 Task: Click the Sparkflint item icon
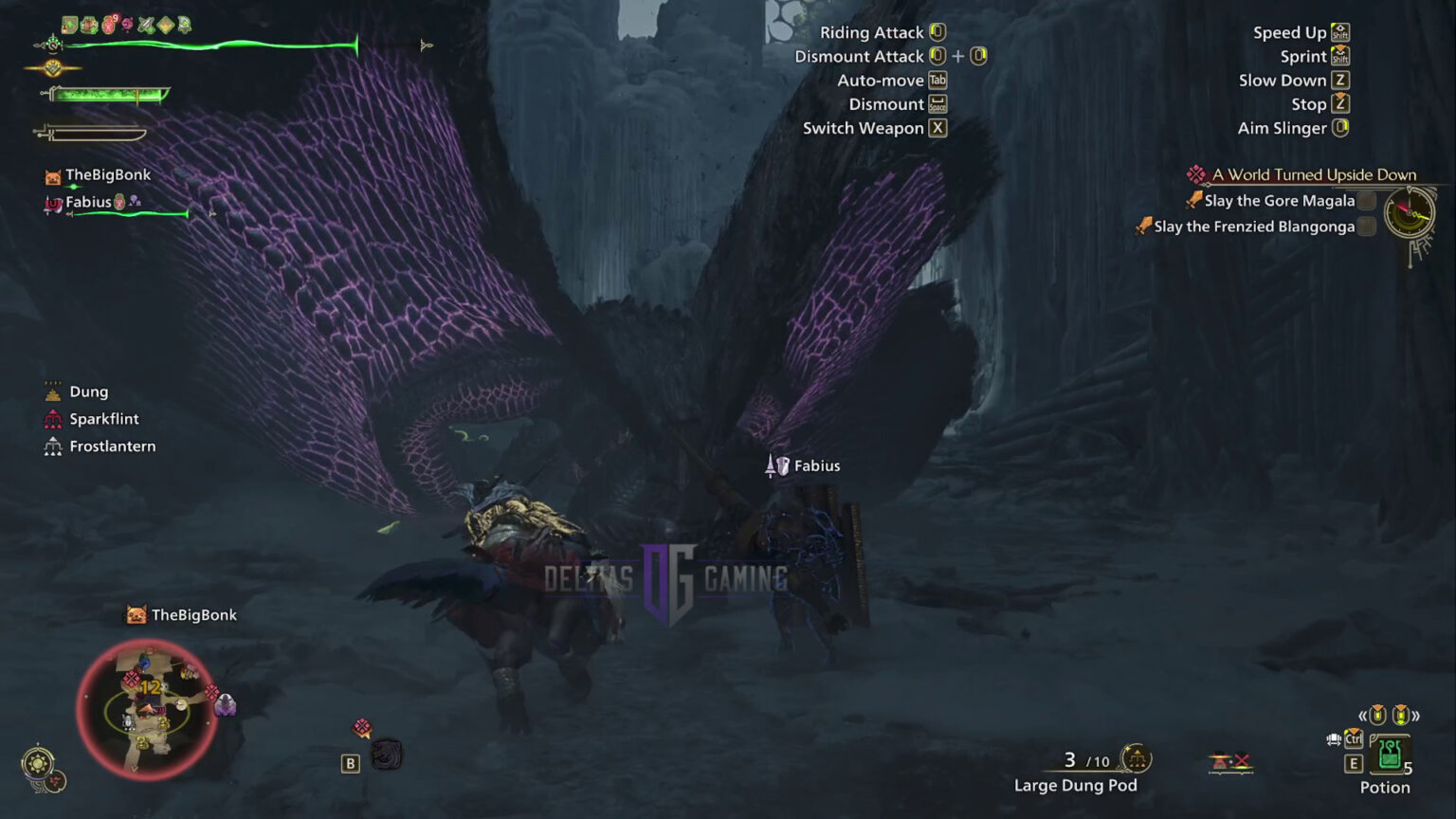pyautogui.click(x=52, y=418)
